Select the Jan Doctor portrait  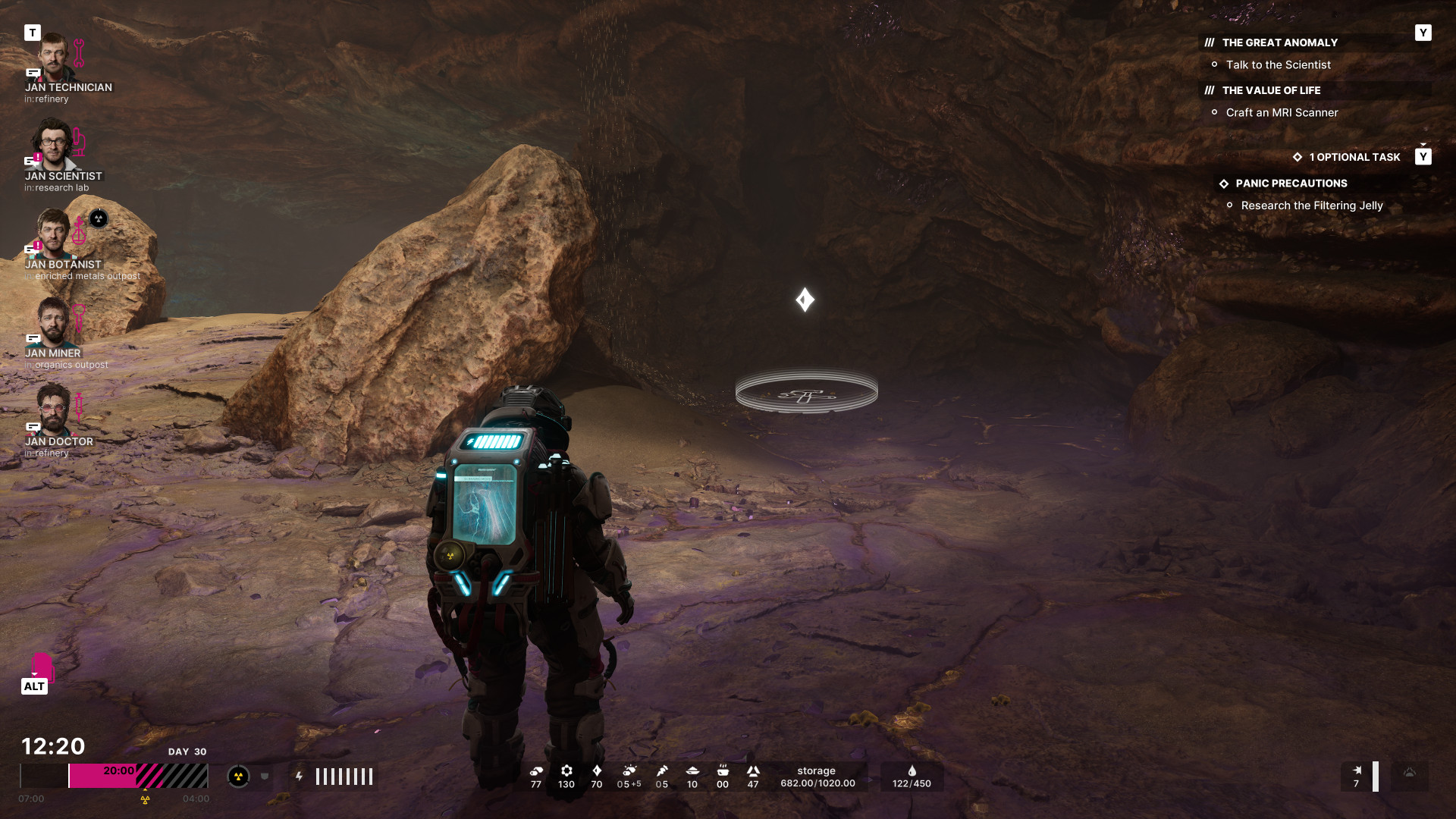pyautogui.click(x=54, y=410)
